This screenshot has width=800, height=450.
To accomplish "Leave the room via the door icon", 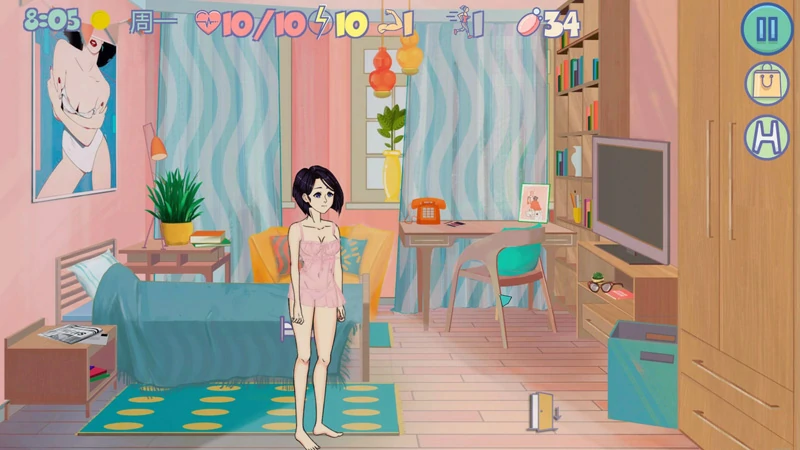I will tap(542, 411).
